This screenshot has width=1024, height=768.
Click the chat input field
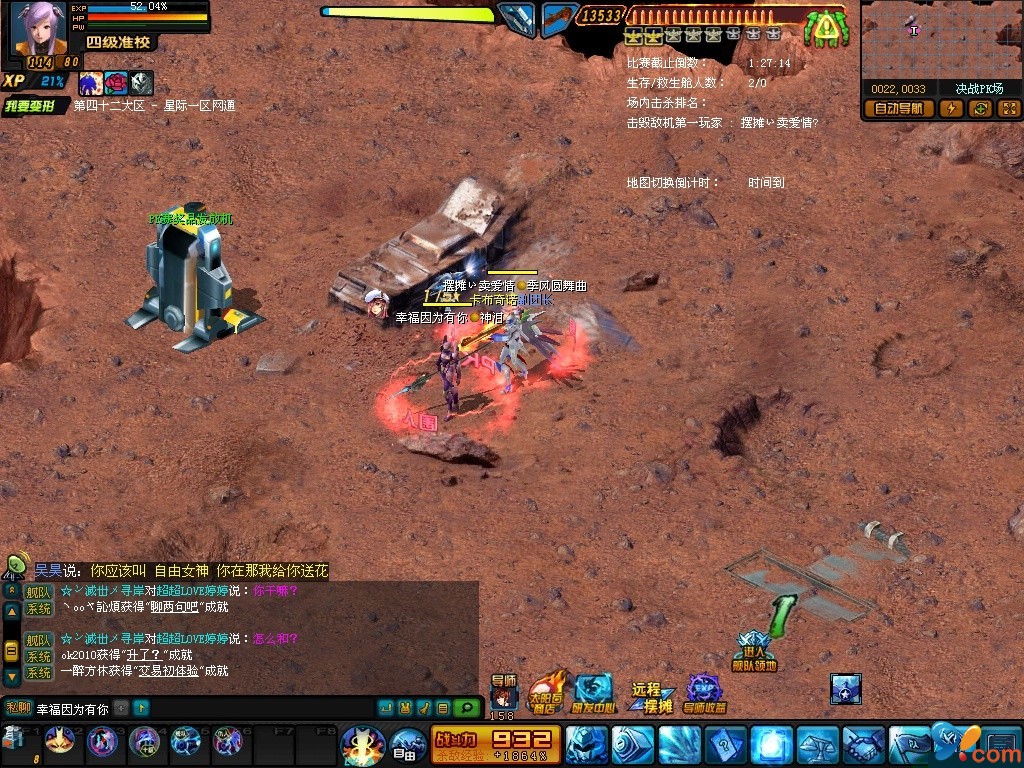(70, 709)
